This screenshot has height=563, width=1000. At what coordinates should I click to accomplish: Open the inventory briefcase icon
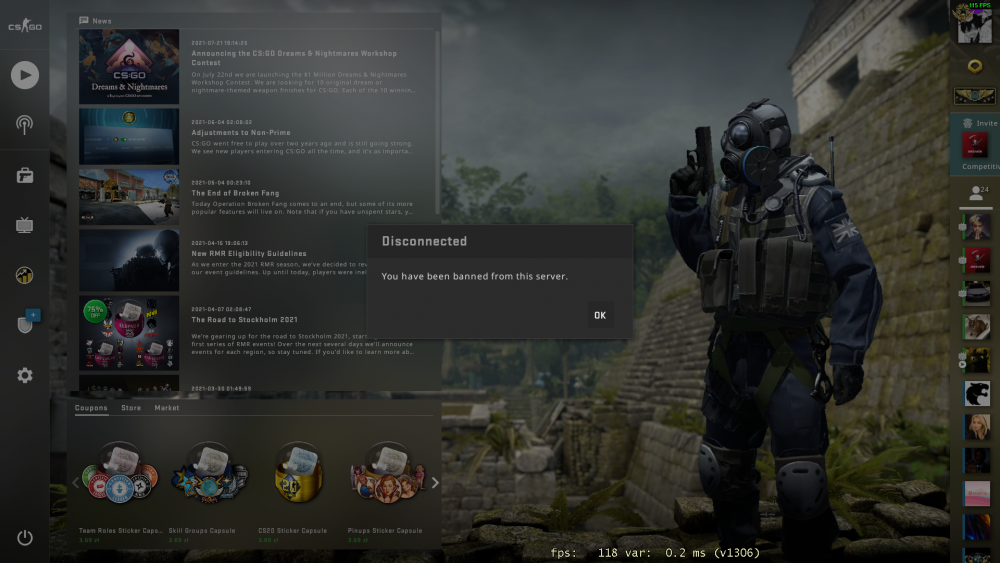[x=25, y=176]
